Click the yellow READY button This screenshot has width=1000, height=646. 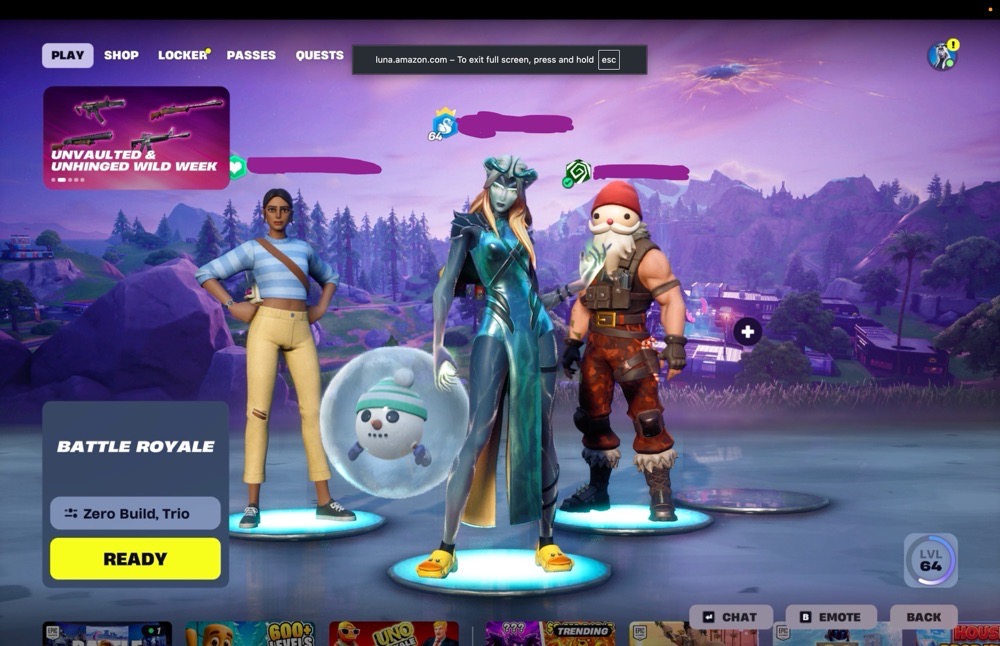[135, 559]
